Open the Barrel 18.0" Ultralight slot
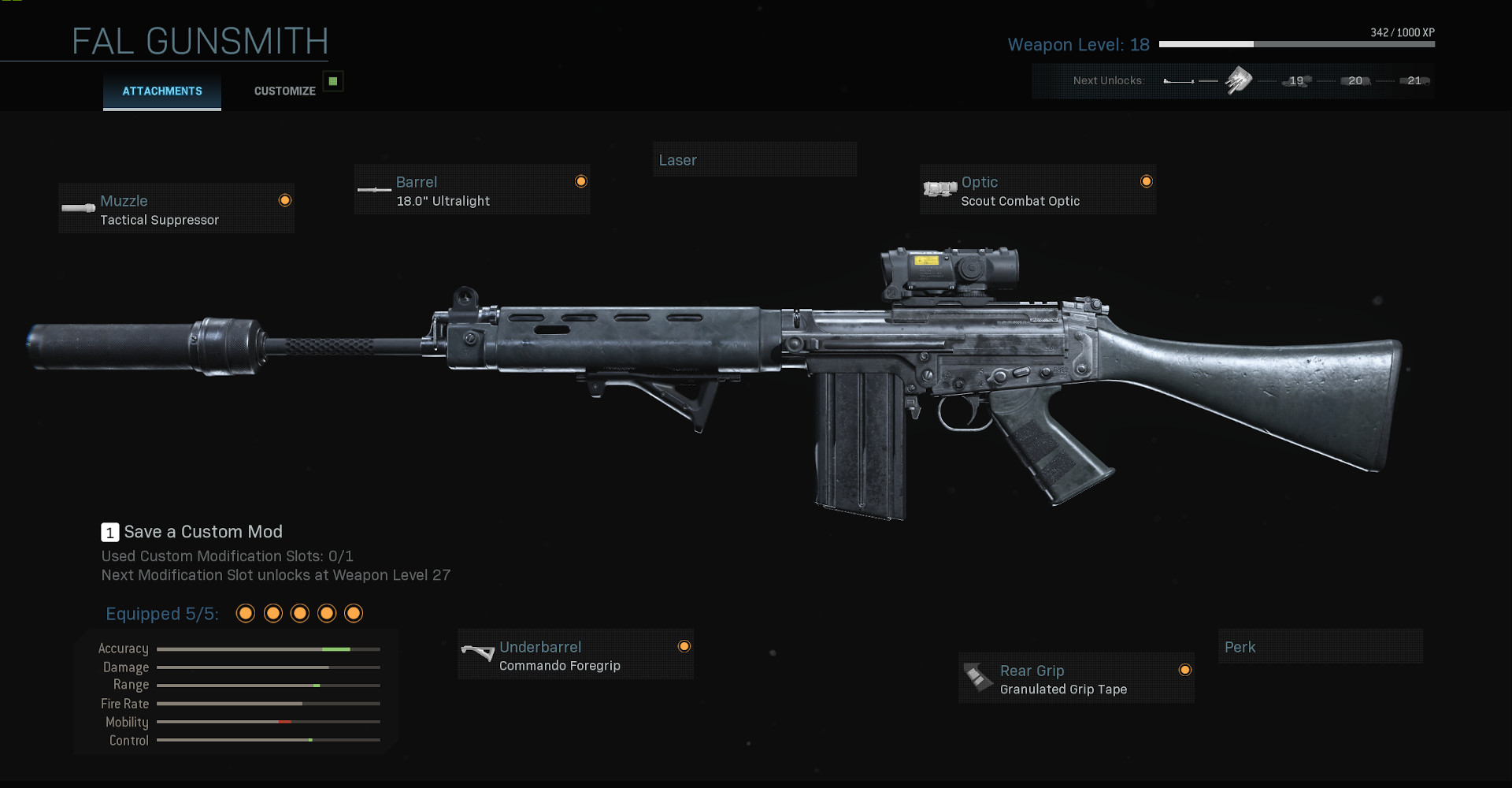The width and height of the screenshot is (1512, 788). pyautogui.click(x=472, y=190)
